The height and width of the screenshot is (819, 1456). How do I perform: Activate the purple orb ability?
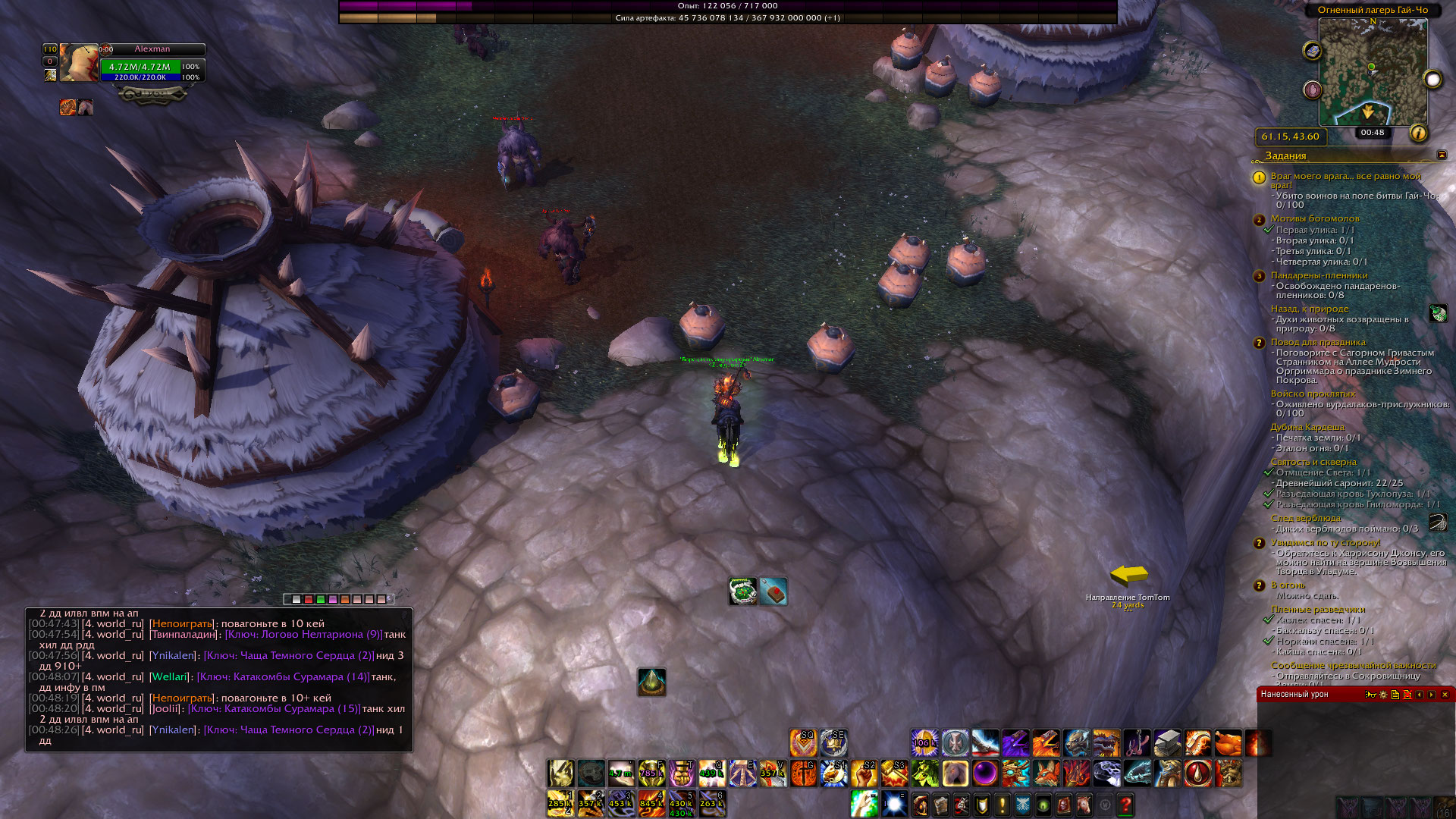(x=985, y=773)
